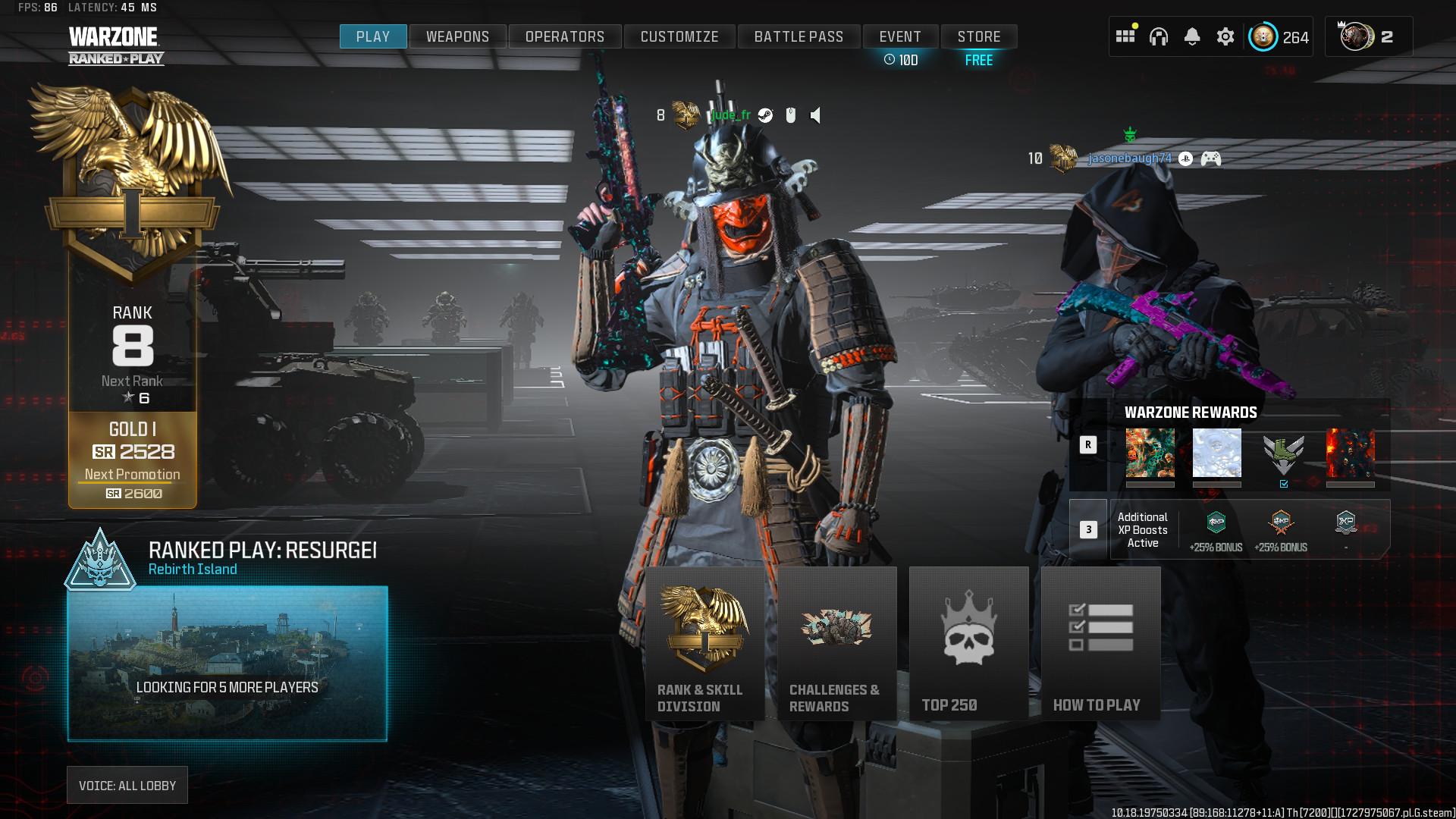The width and height of the screenshot is (1456, 819).
Task: Switch to the Weapons tab
Action: [457, 36]
